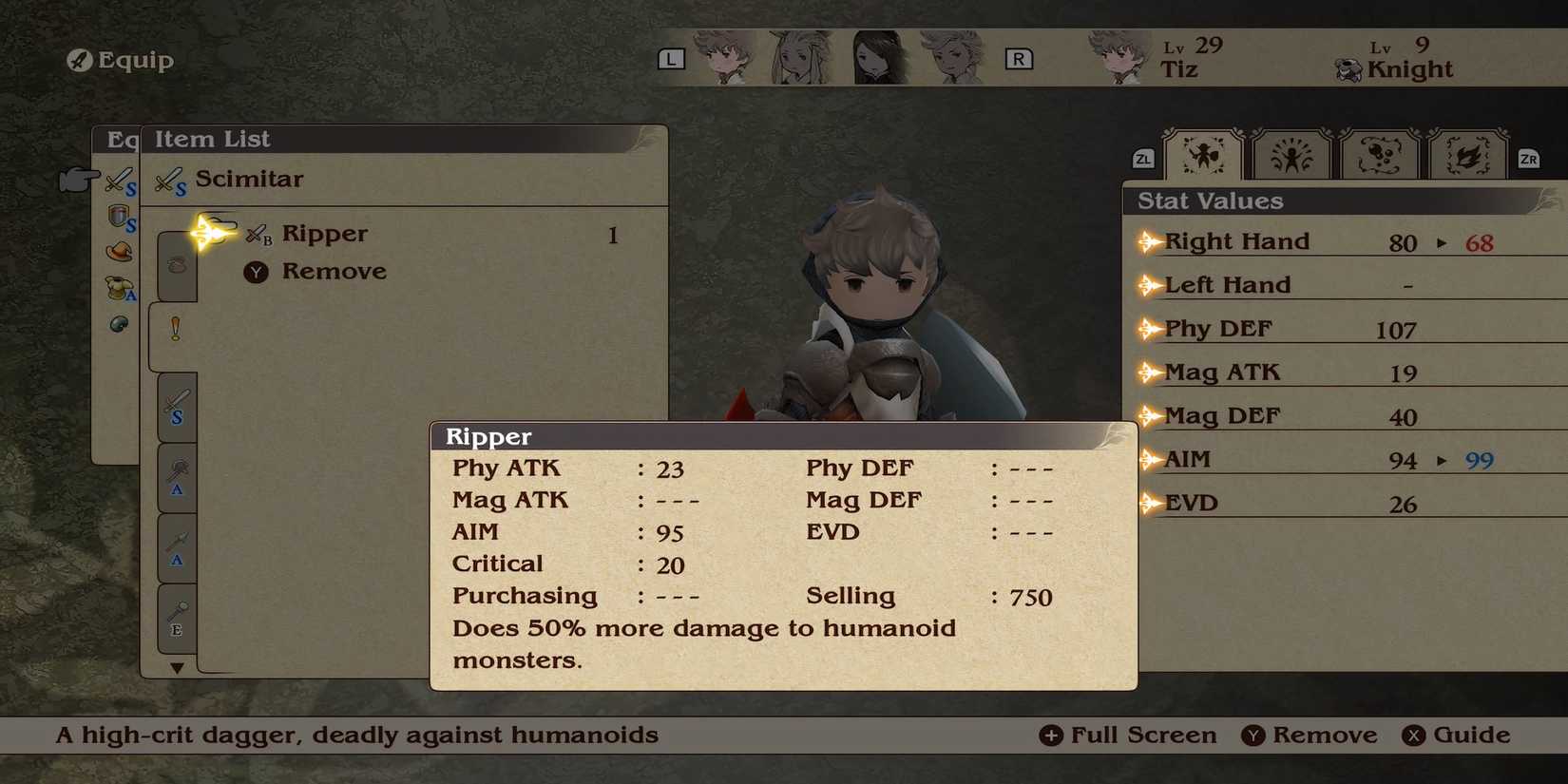Click the L shoulder button indicator

point(672,58)
